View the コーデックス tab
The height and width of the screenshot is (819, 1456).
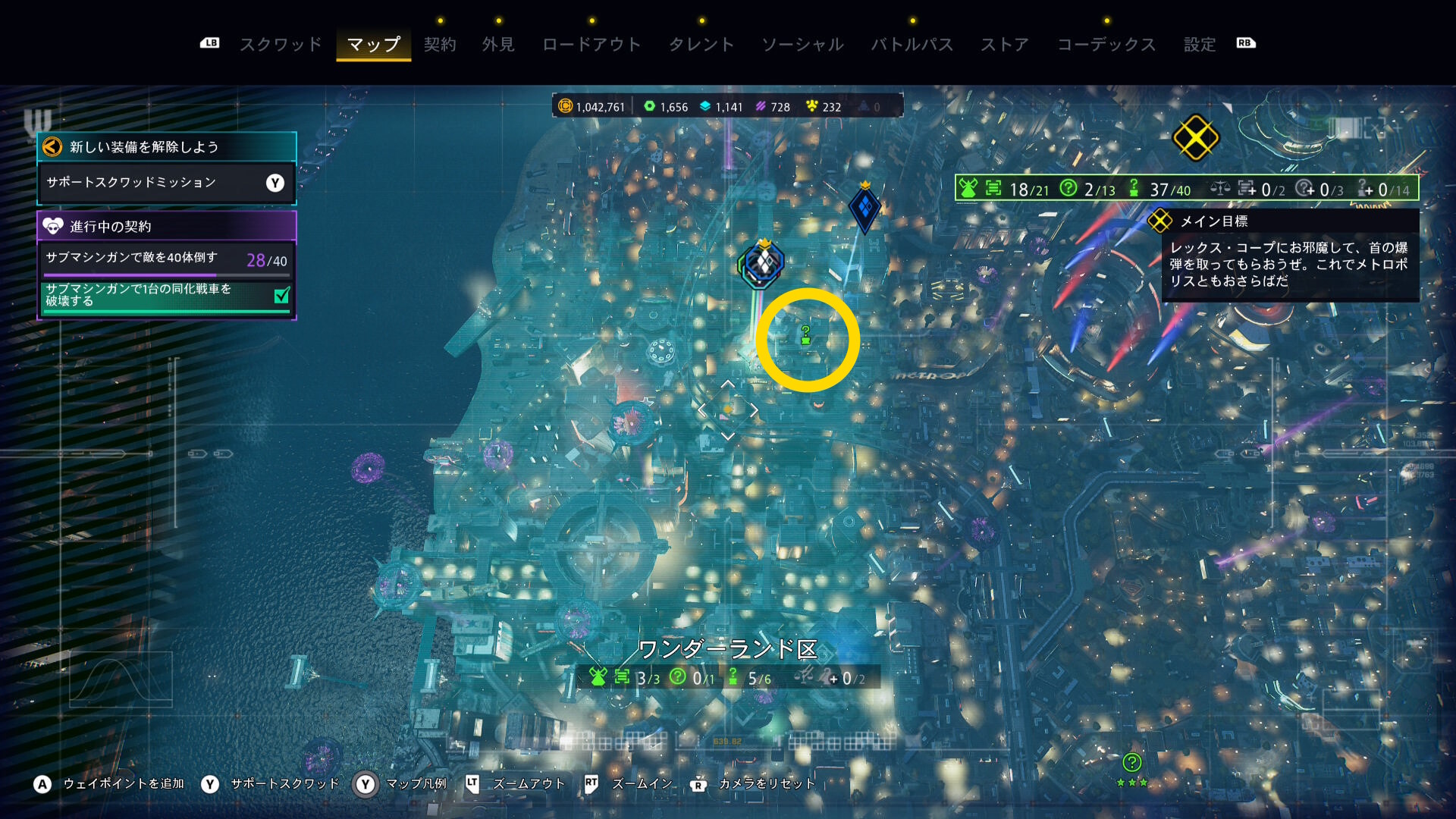pyautogui.click(x=1106, y=45)
